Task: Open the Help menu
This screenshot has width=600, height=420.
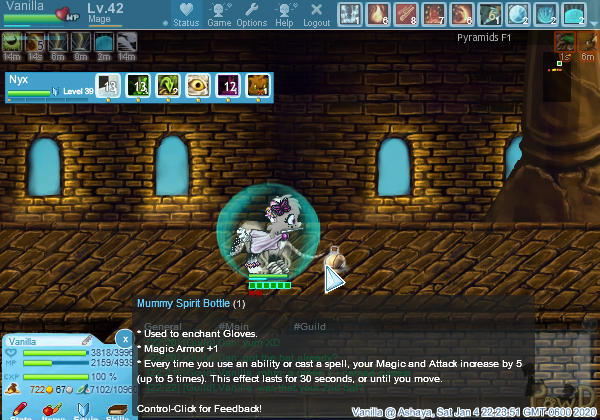Action: pos(284,15)
